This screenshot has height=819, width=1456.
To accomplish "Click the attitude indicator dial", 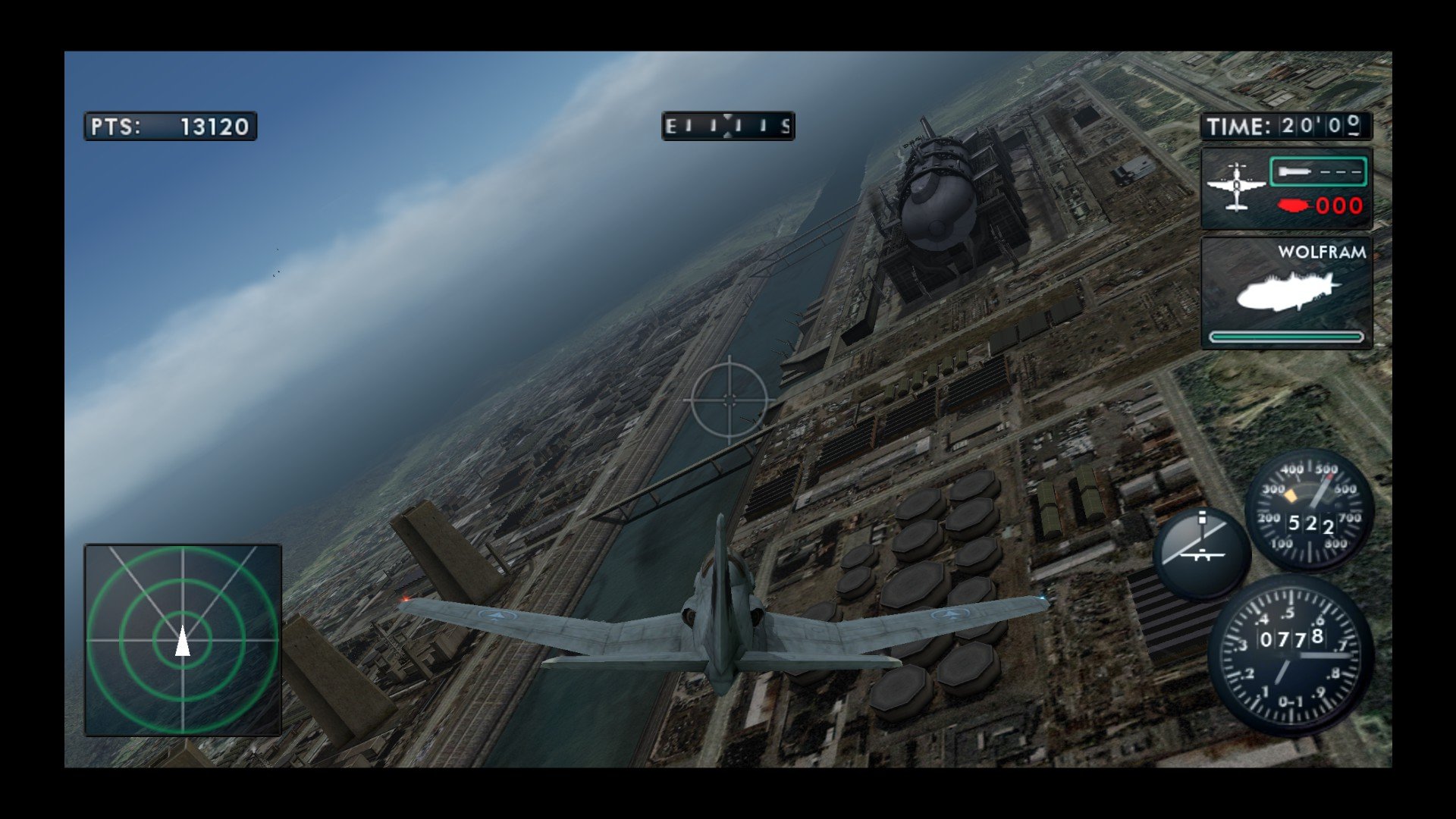I will [1200, 553].
